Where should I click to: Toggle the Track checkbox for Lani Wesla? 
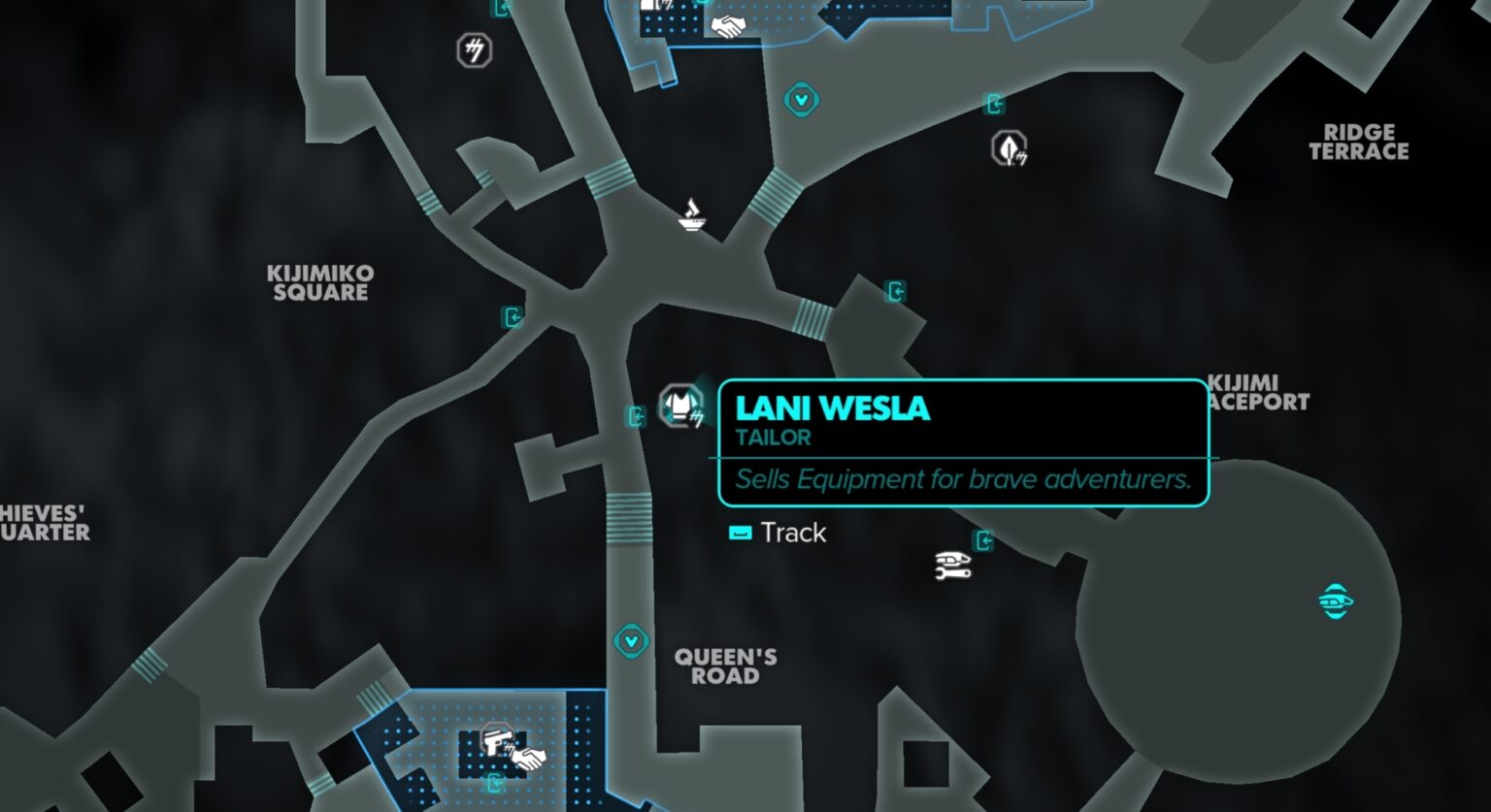(x=740, y=532)
